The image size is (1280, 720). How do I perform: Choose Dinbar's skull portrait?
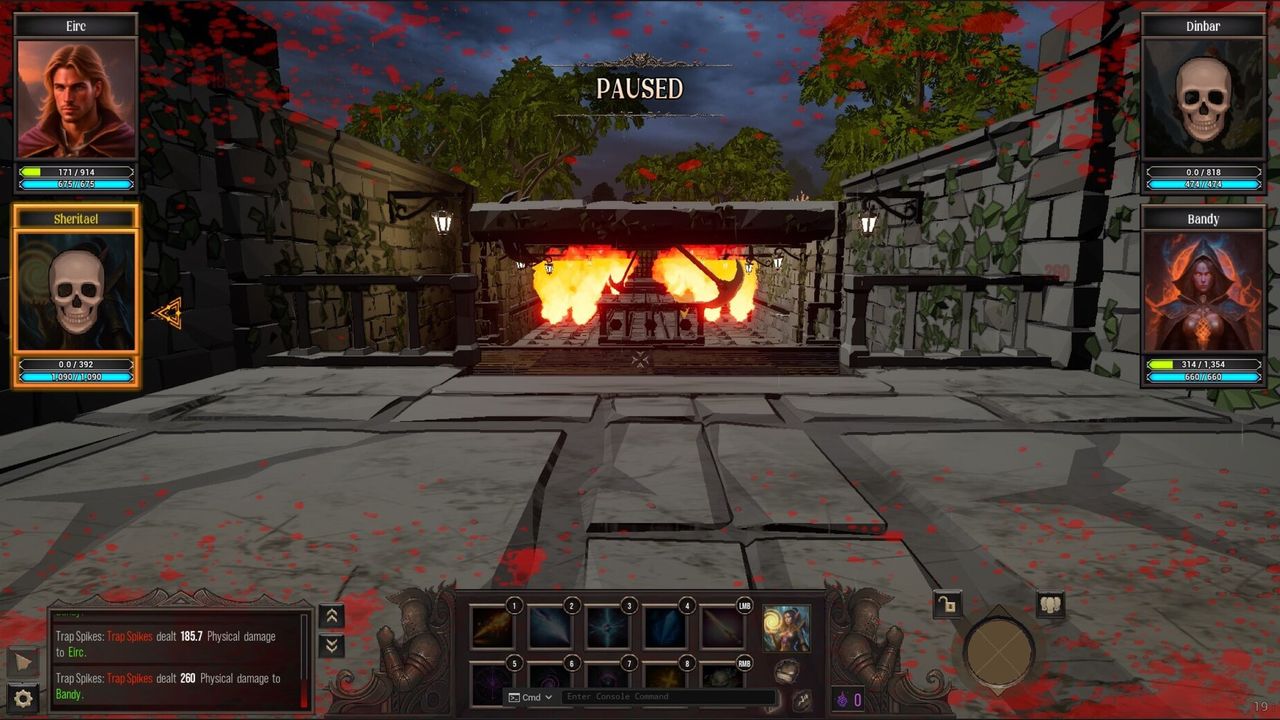tap(1203, 98)
